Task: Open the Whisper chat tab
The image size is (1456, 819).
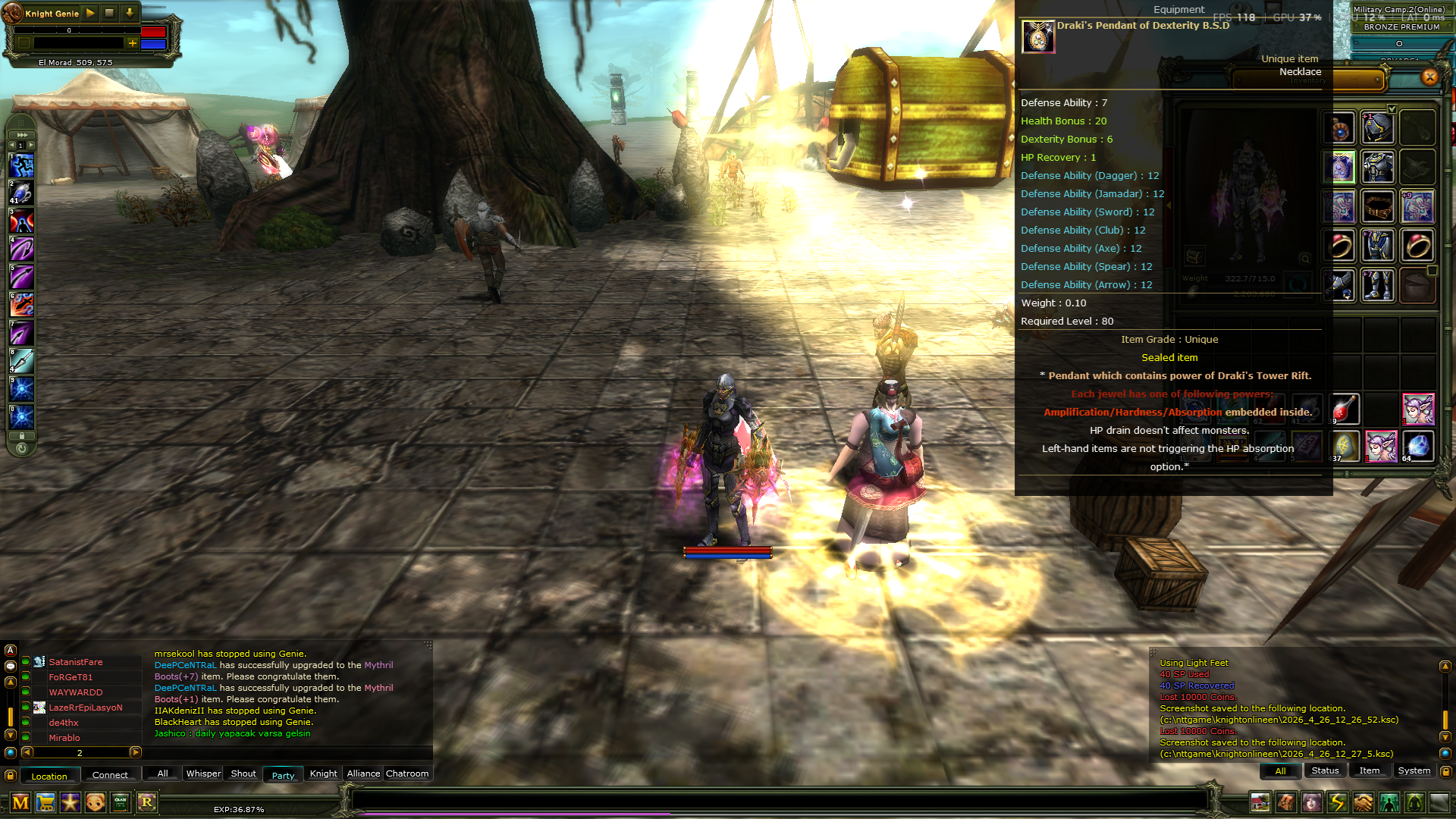Action: pos(202,773)
